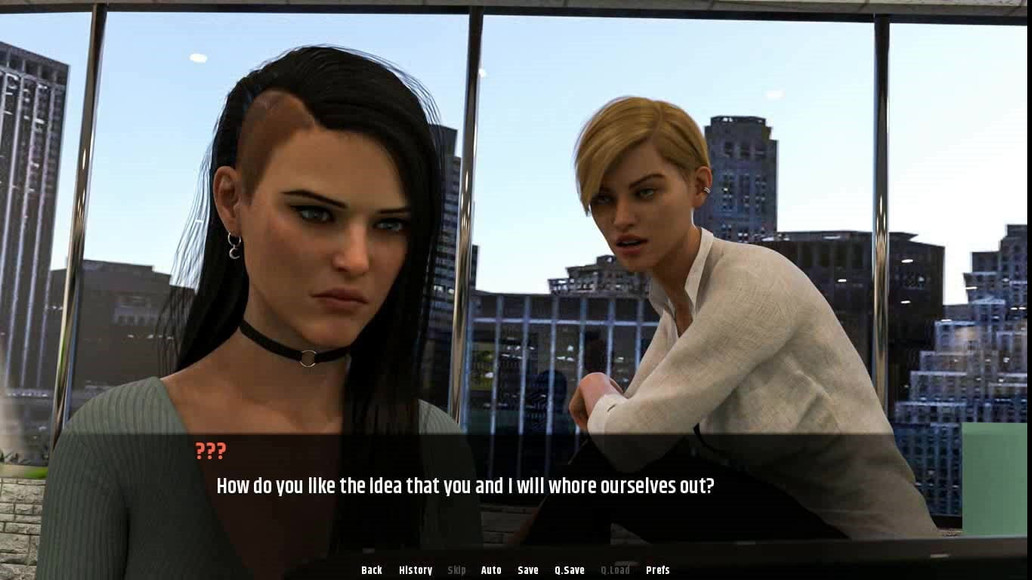
Task: Go back with the Back button
Action: pos(371,570)
